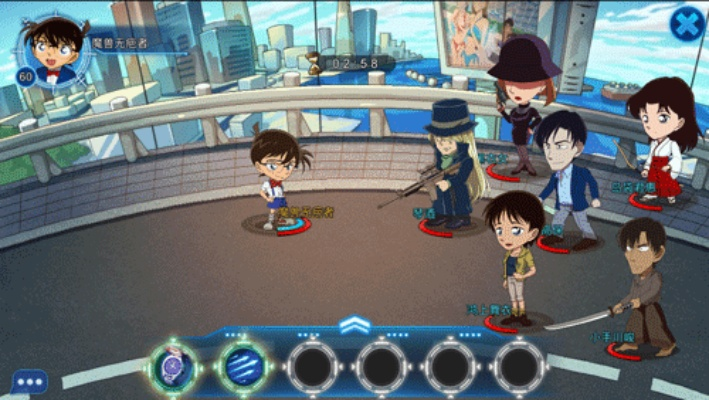Open the Conan player portrait

(x=55, y=47)
